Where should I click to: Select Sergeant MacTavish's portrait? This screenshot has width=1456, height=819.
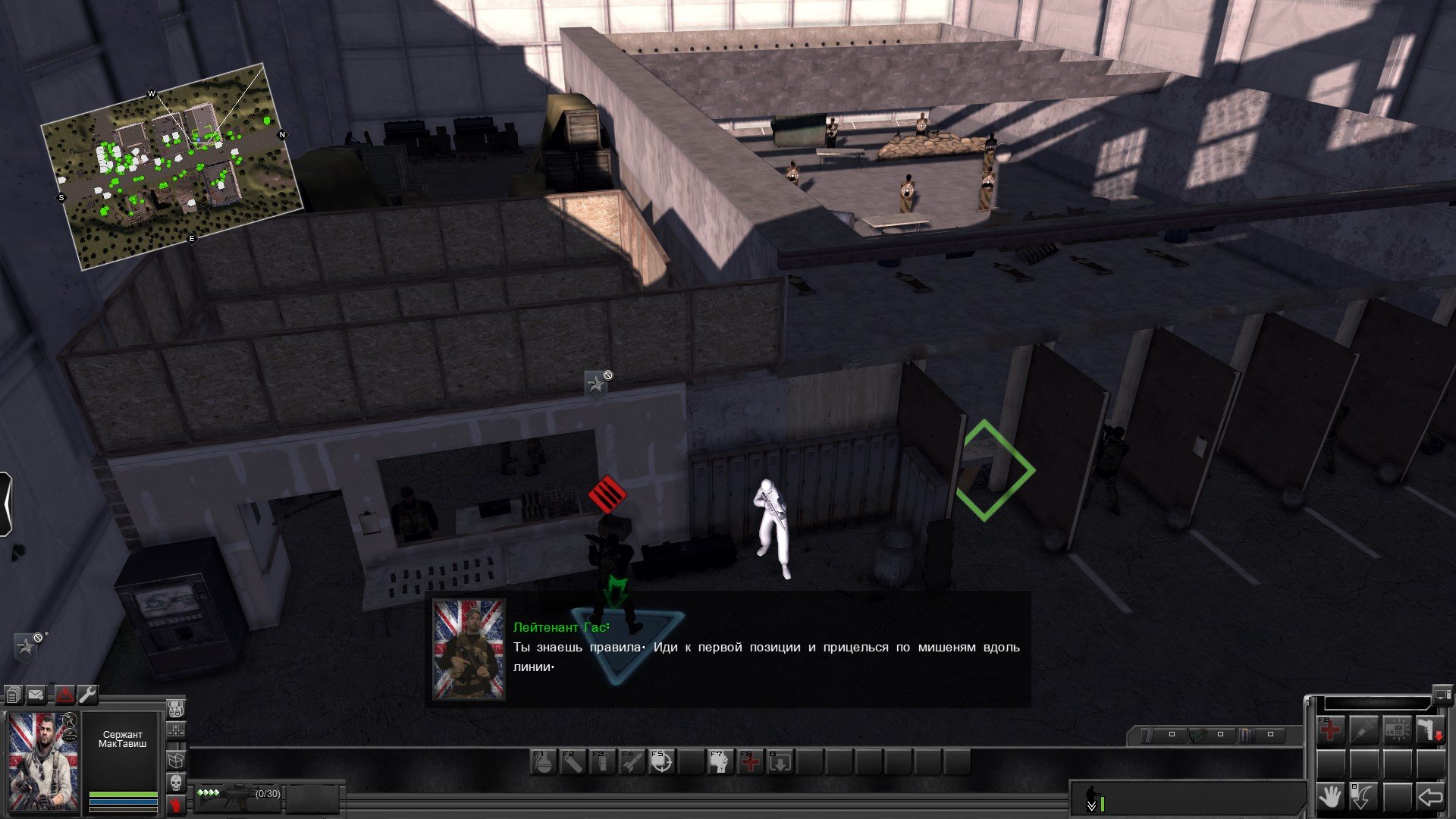[x=43, y=761]
